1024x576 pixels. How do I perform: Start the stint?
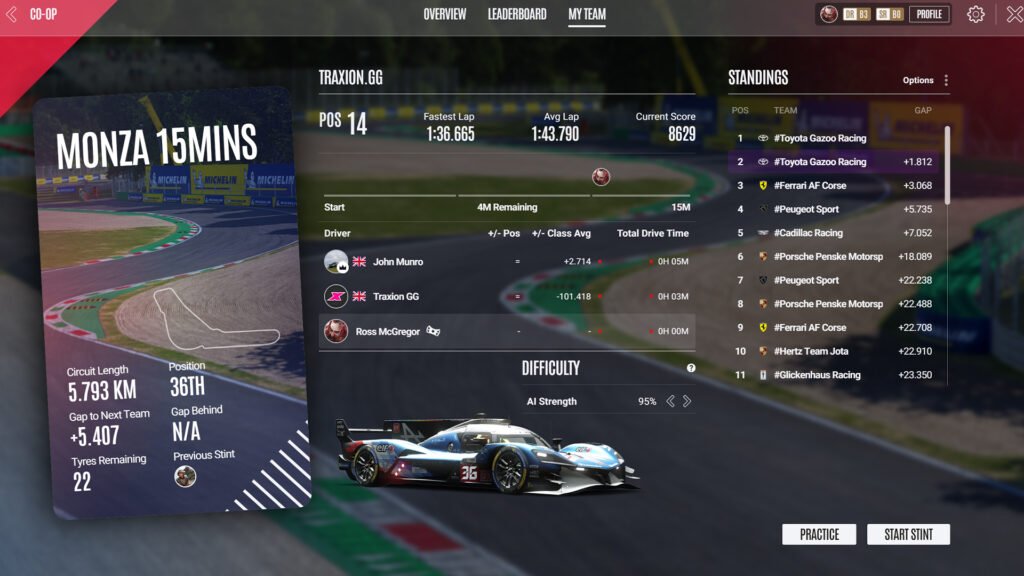coord(908,534)
